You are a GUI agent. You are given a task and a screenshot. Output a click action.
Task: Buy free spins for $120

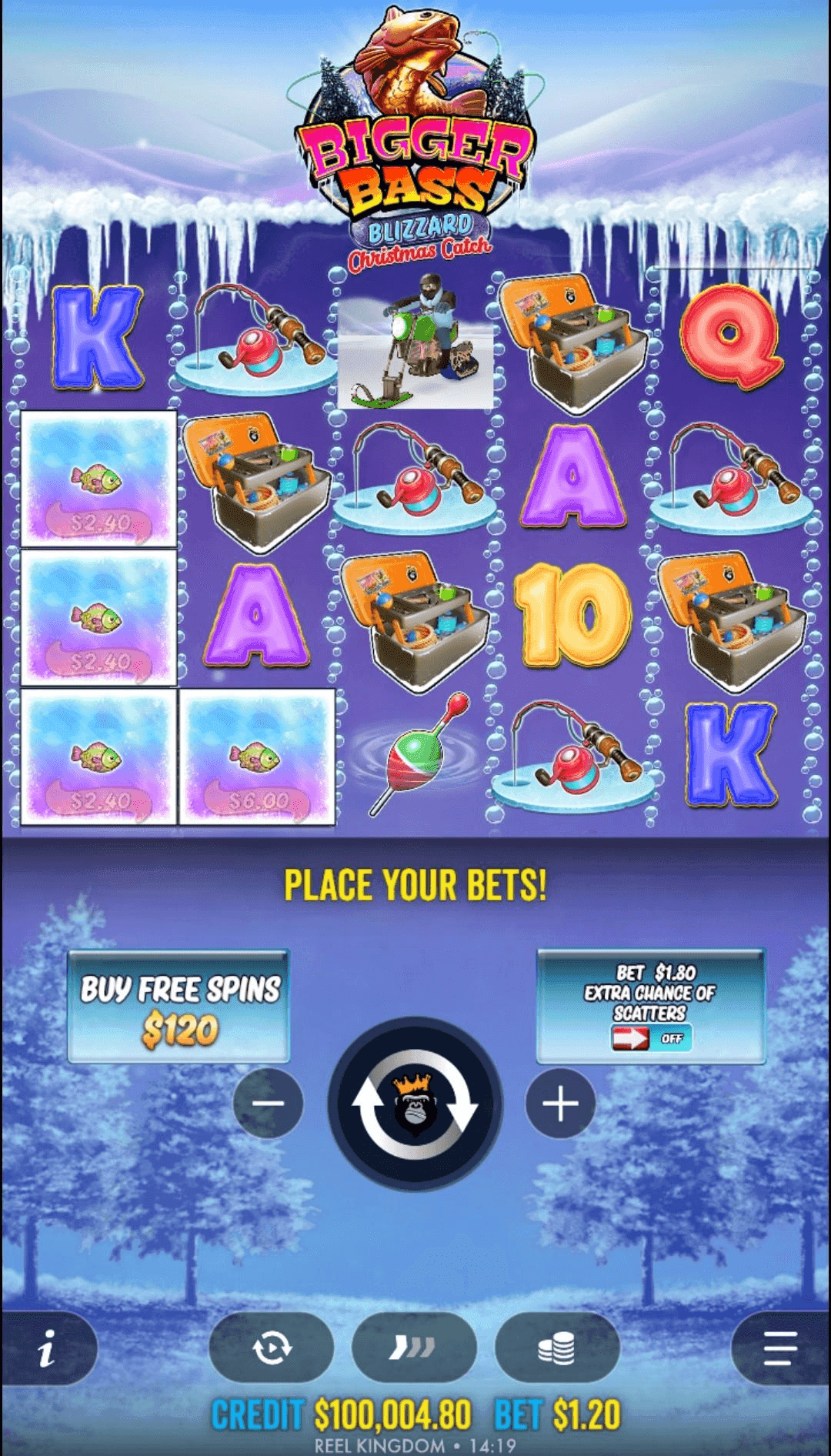[x=179, y=1007]
